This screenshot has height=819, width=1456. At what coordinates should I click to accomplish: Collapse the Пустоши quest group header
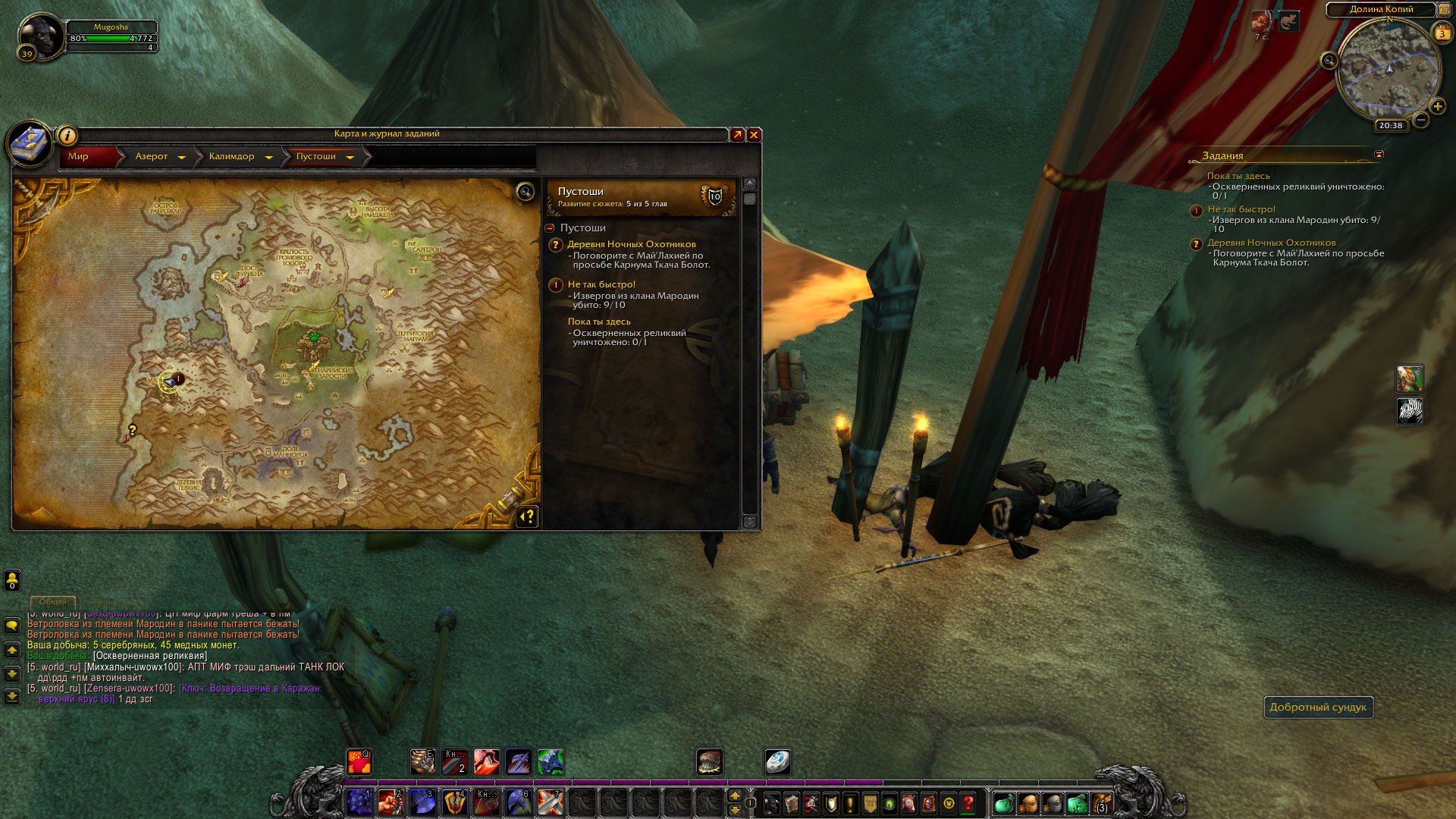click(550, 228)
